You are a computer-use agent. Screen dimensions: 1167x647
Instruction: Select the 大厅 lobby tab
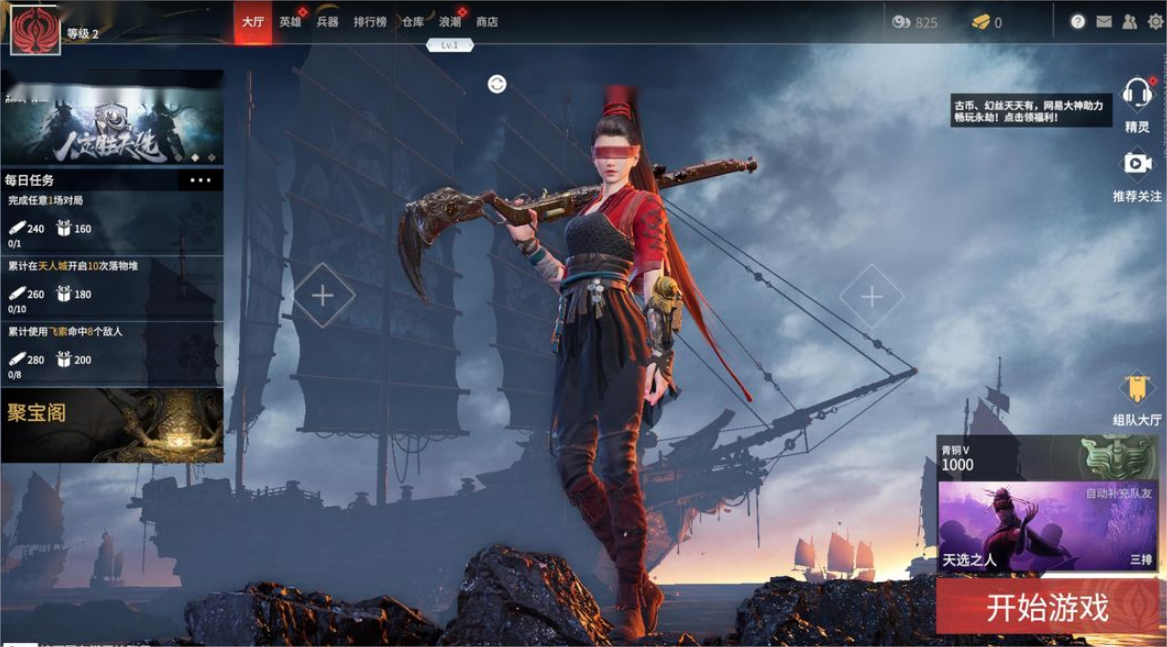click(x=253, y=22)
